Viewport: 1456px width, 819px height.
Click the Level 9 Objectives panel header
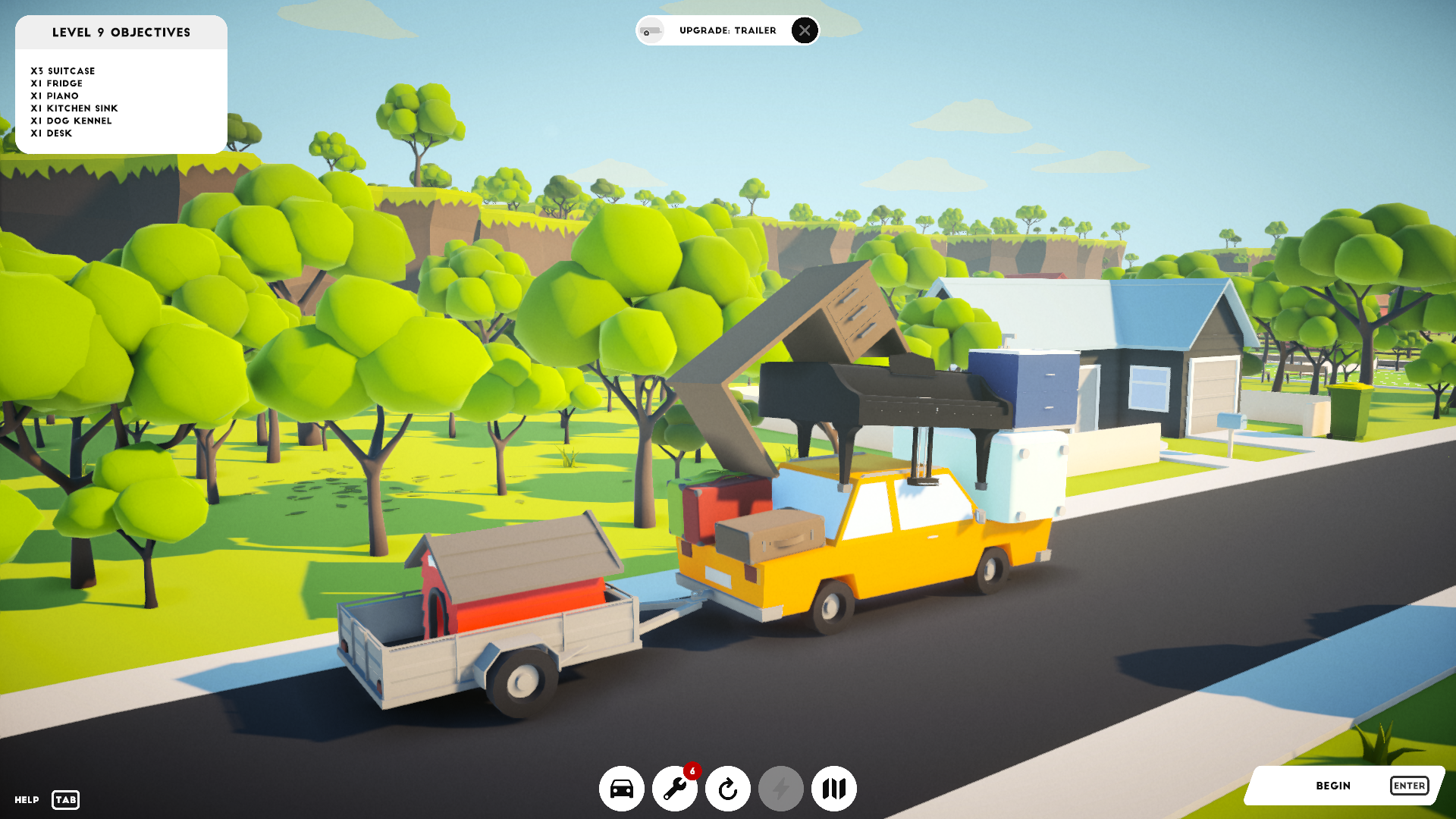click(x=121, y=33)
